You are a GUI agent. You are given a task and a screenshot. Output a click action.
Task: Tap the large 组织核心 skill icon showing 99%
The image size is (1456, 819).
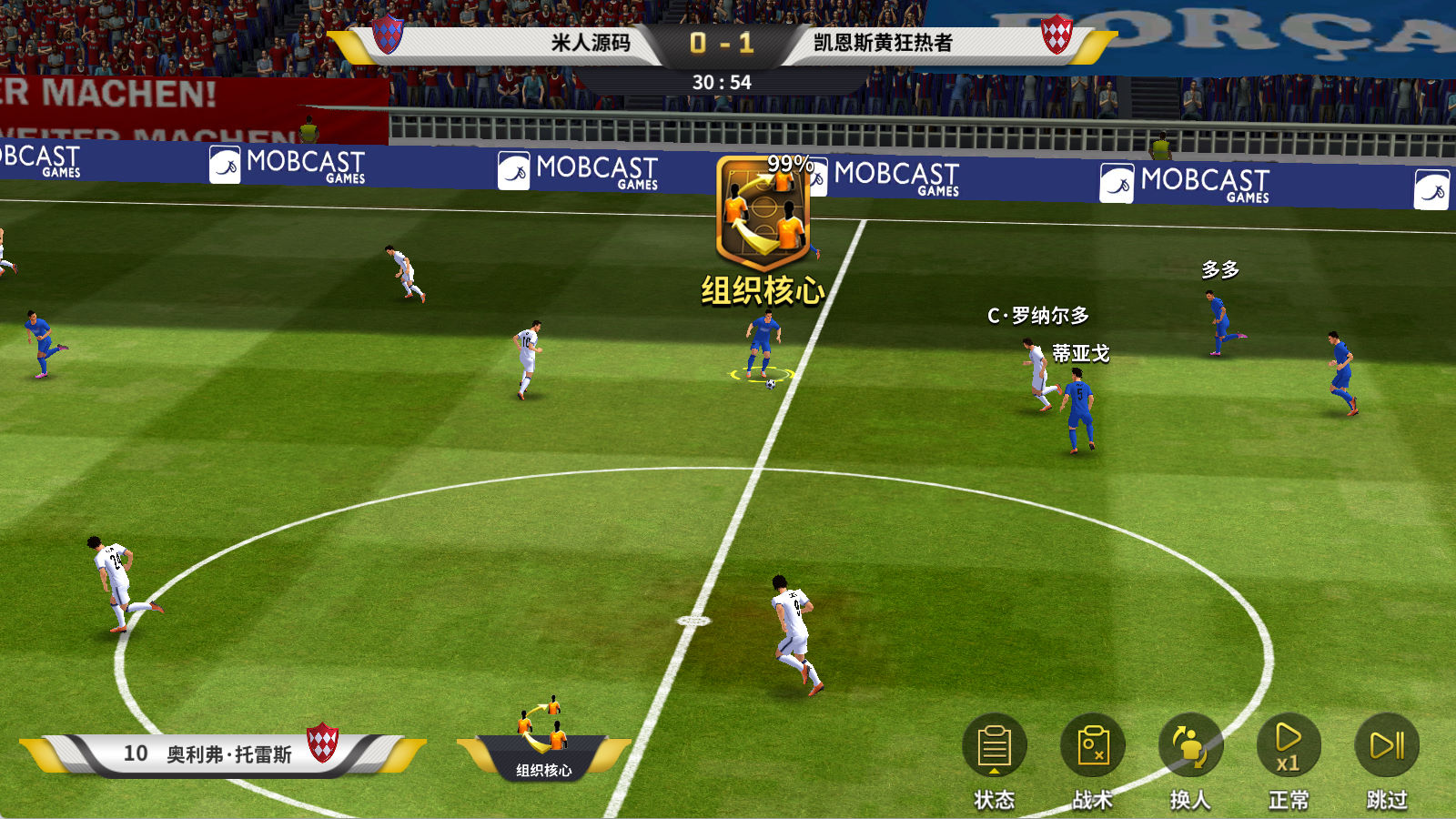(763, 214)
